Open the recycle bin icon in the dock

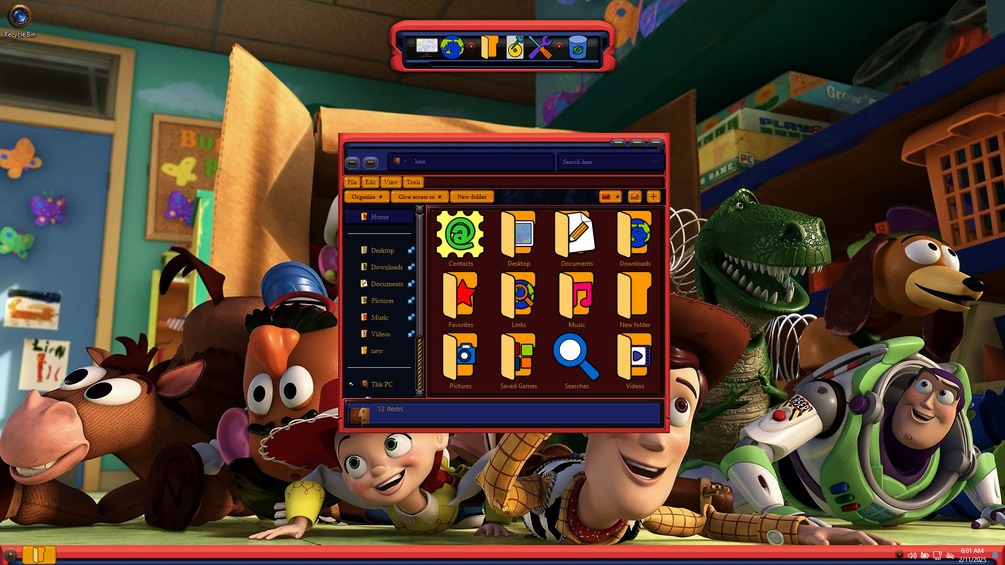tap(577, 47)
